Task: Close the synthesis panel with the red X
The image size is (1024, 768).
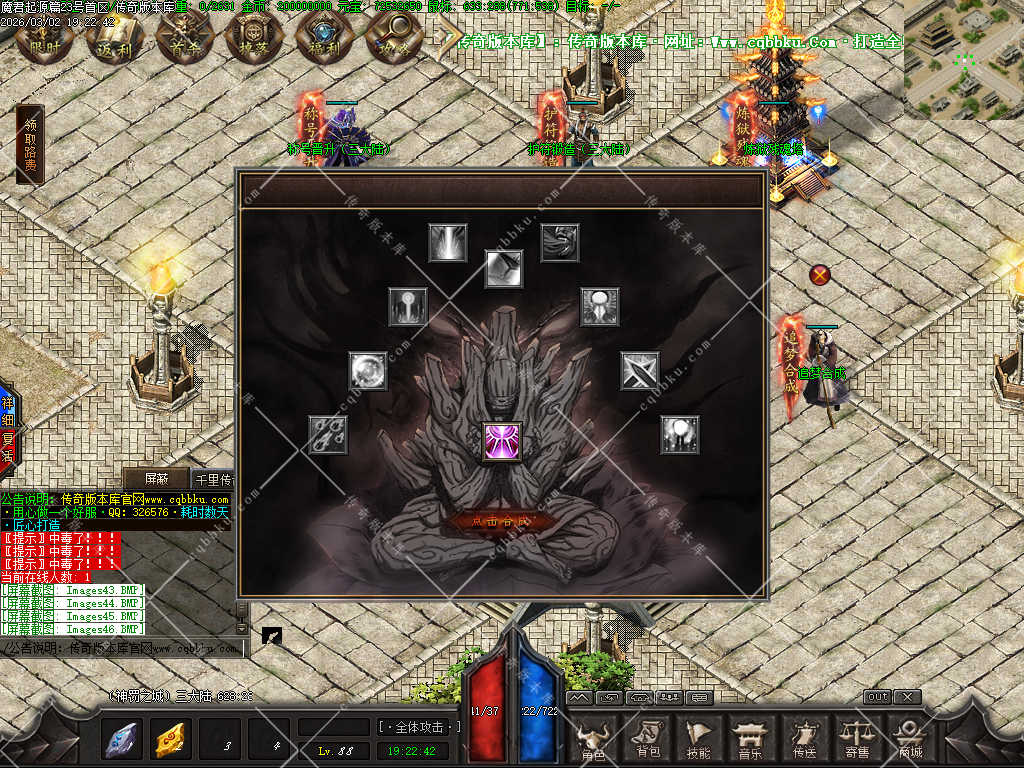Action: pyautogui.click(x=820, y=274)
